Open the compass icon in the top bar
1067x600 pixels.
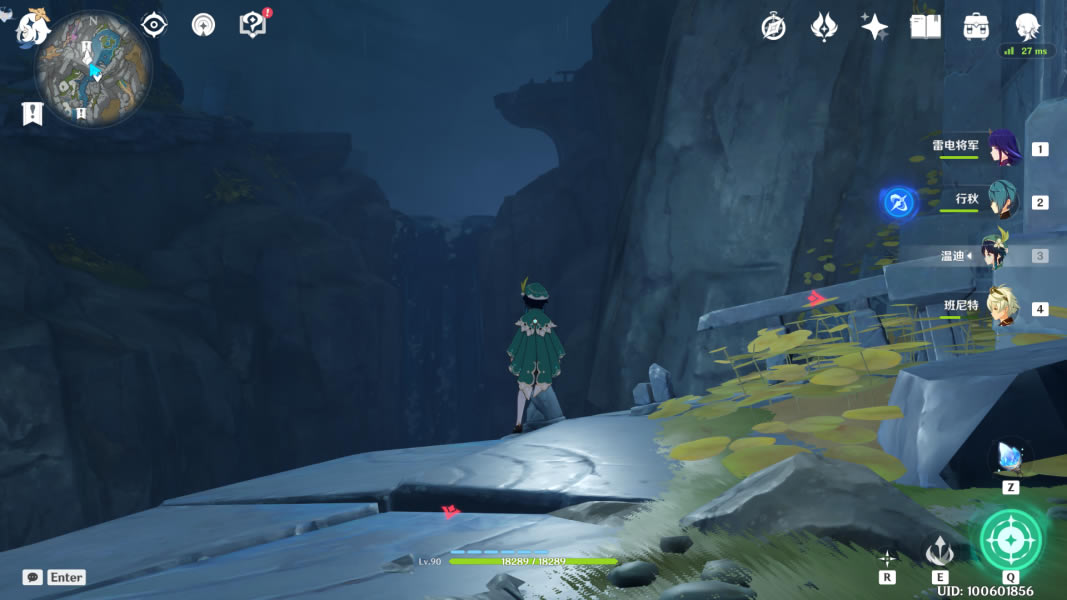(x=773, y=27)
